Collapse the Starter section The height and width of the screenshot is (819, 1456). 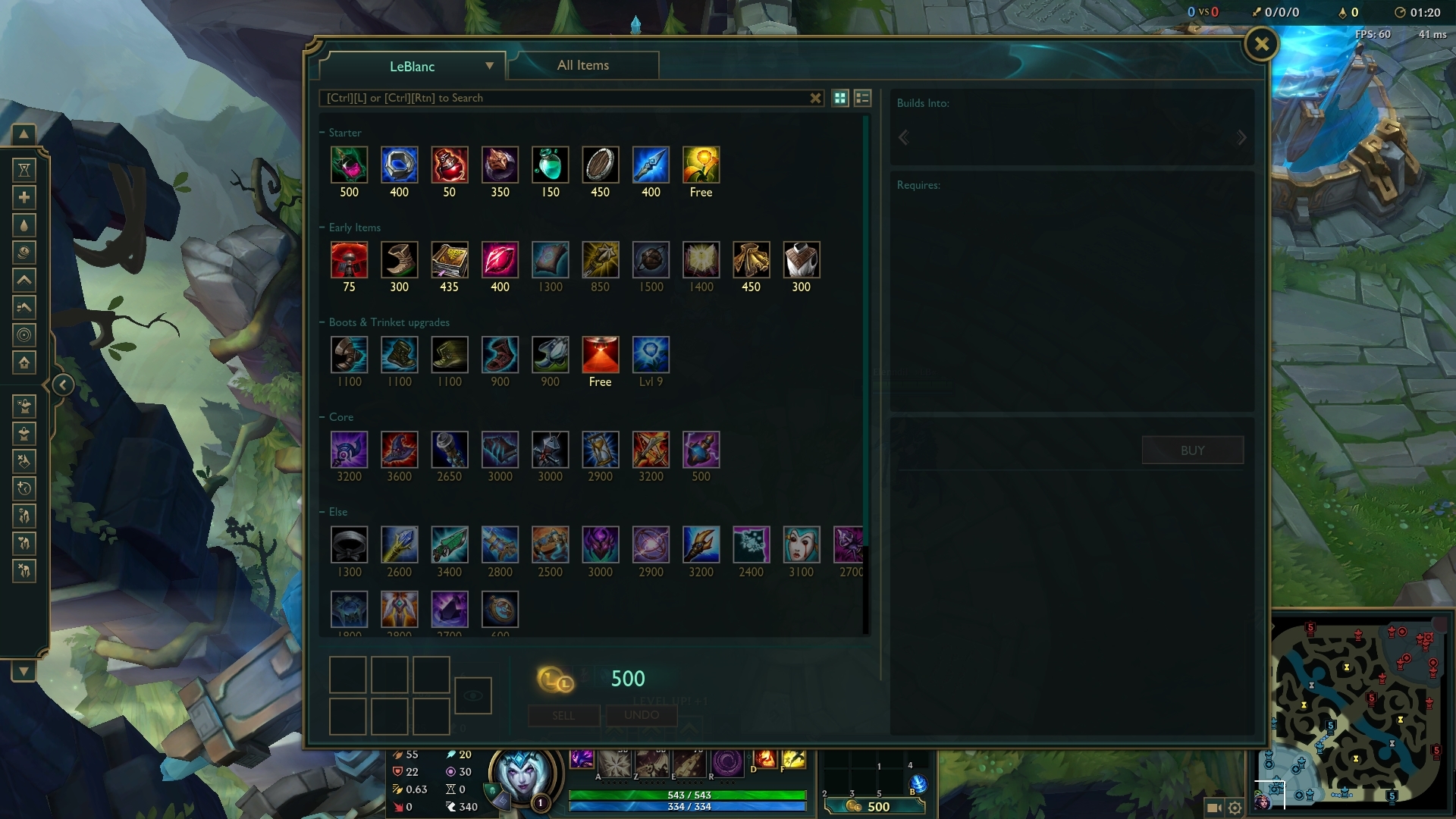[x=322, y=132]
